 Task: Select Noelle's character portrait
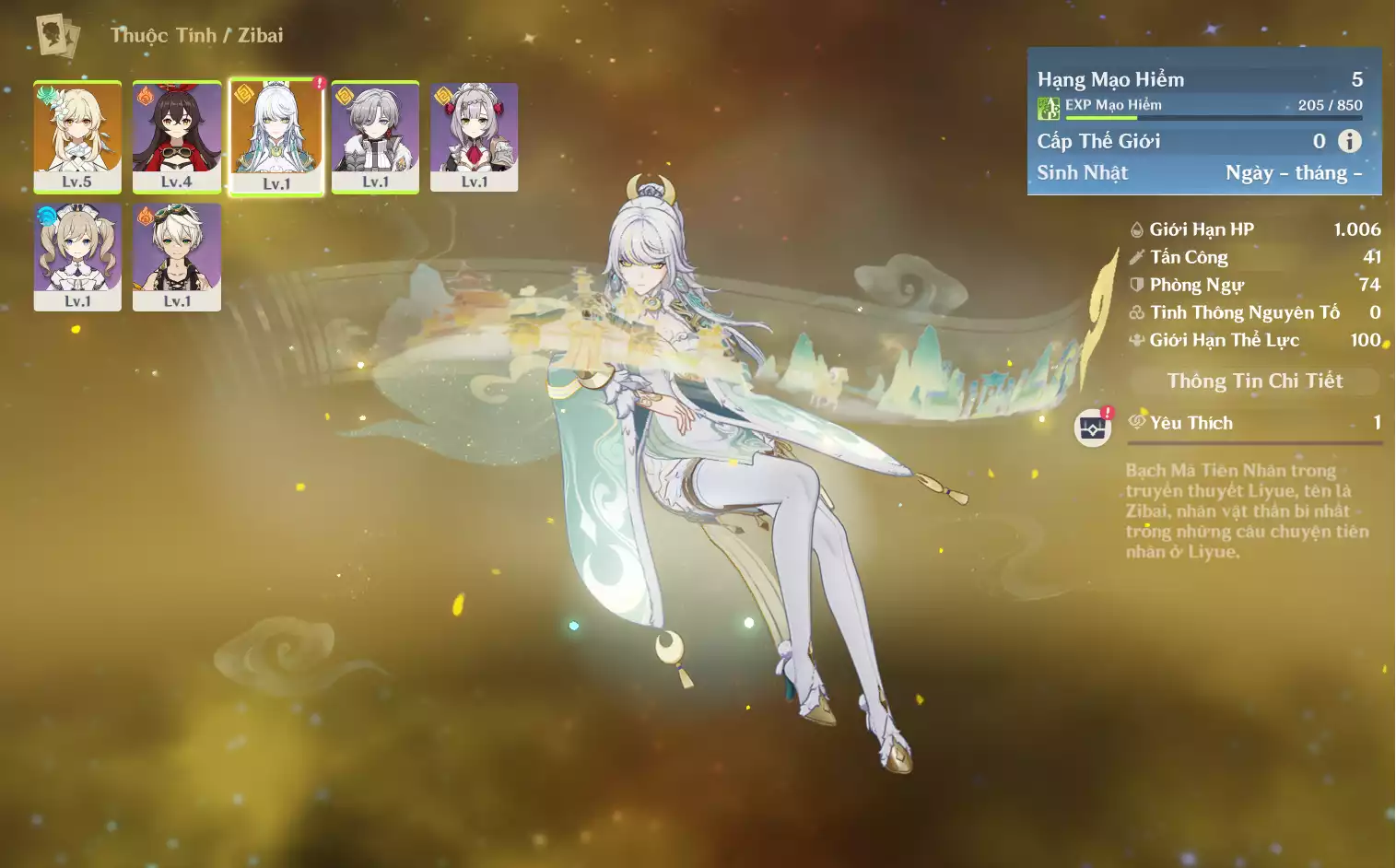tap(474, 136)
